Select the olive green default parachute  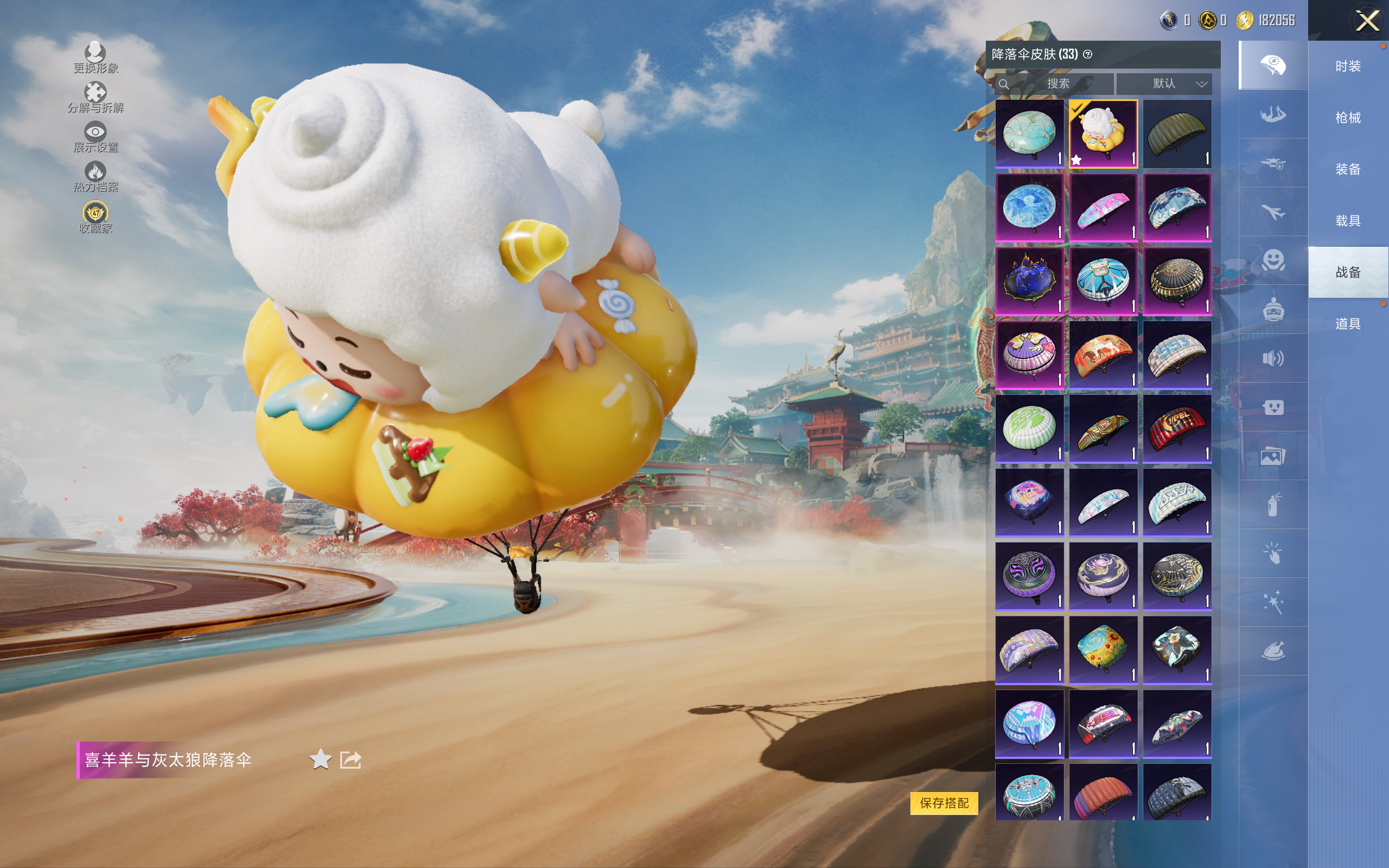tap(1177, 133)
